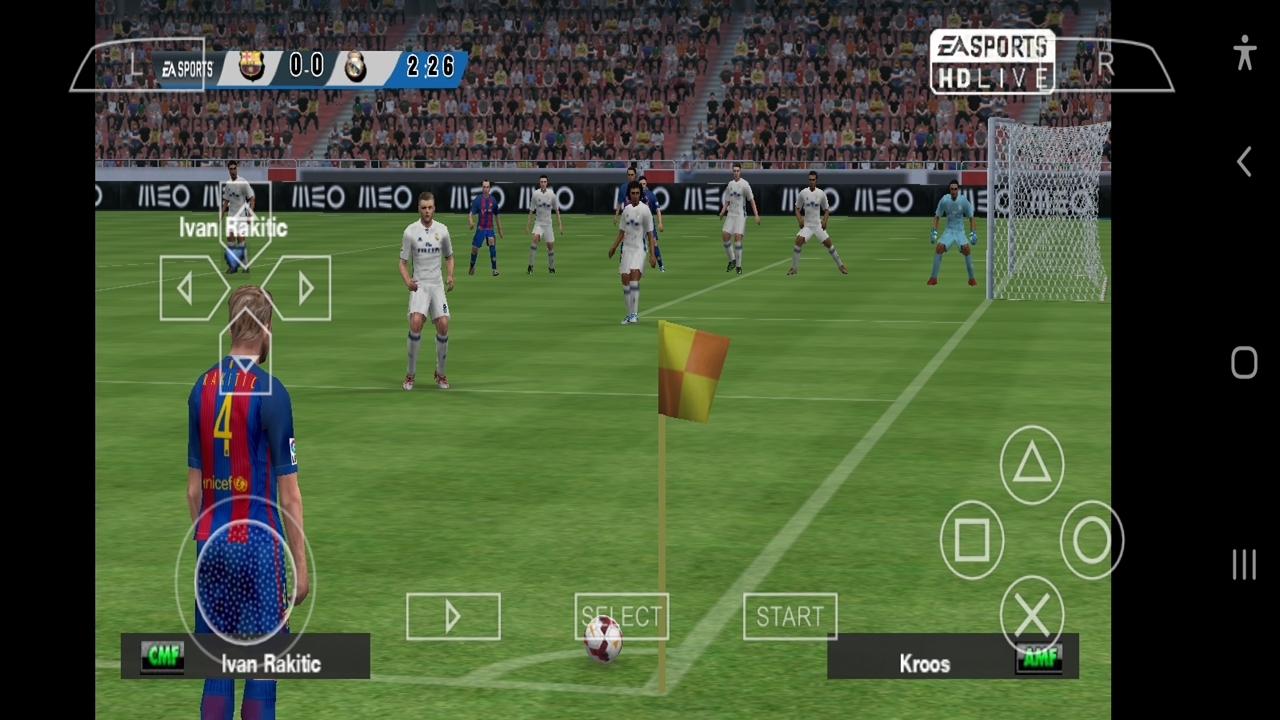Go back with the Android back arrow
This screenshot has height=720, width=1280.
pyautogui.click(x=1244, y=162)
